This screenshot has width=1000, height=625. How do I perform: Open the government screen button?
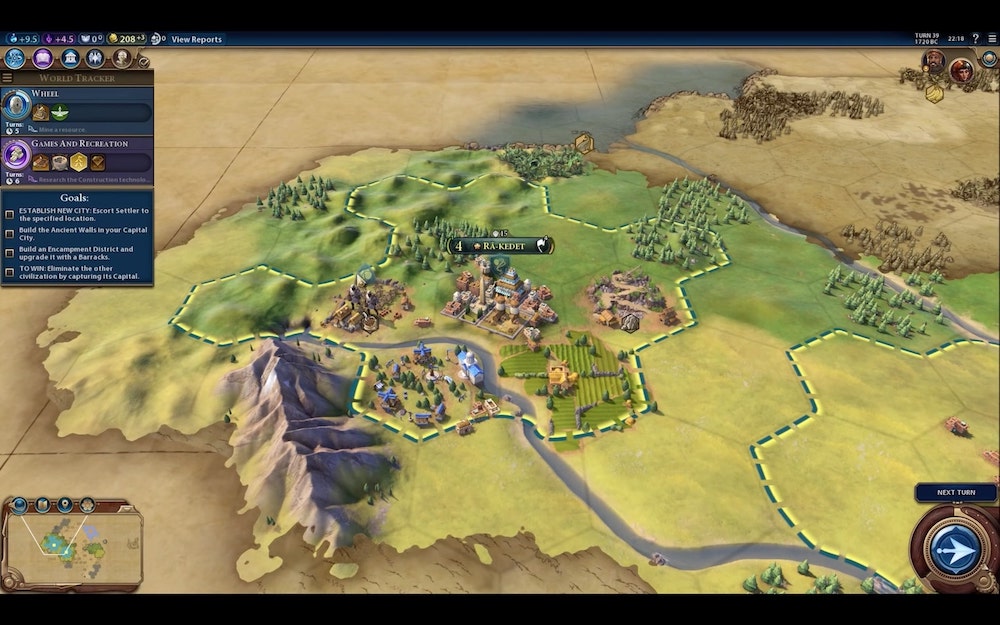tap(69, 58)
